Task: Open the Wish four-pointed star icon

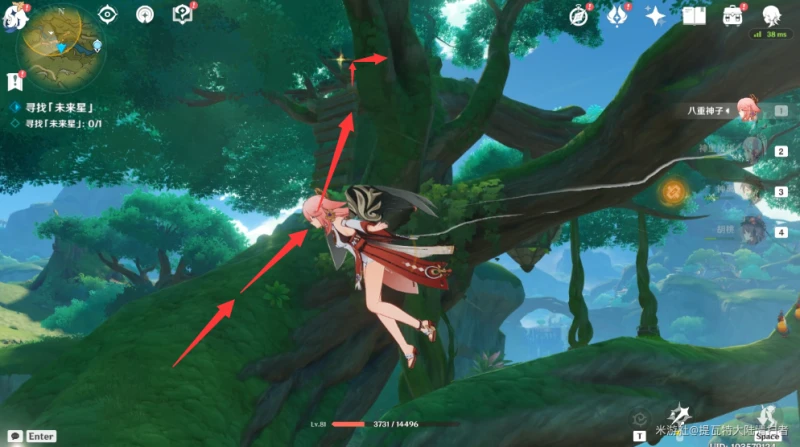Action: pos(656,15)
